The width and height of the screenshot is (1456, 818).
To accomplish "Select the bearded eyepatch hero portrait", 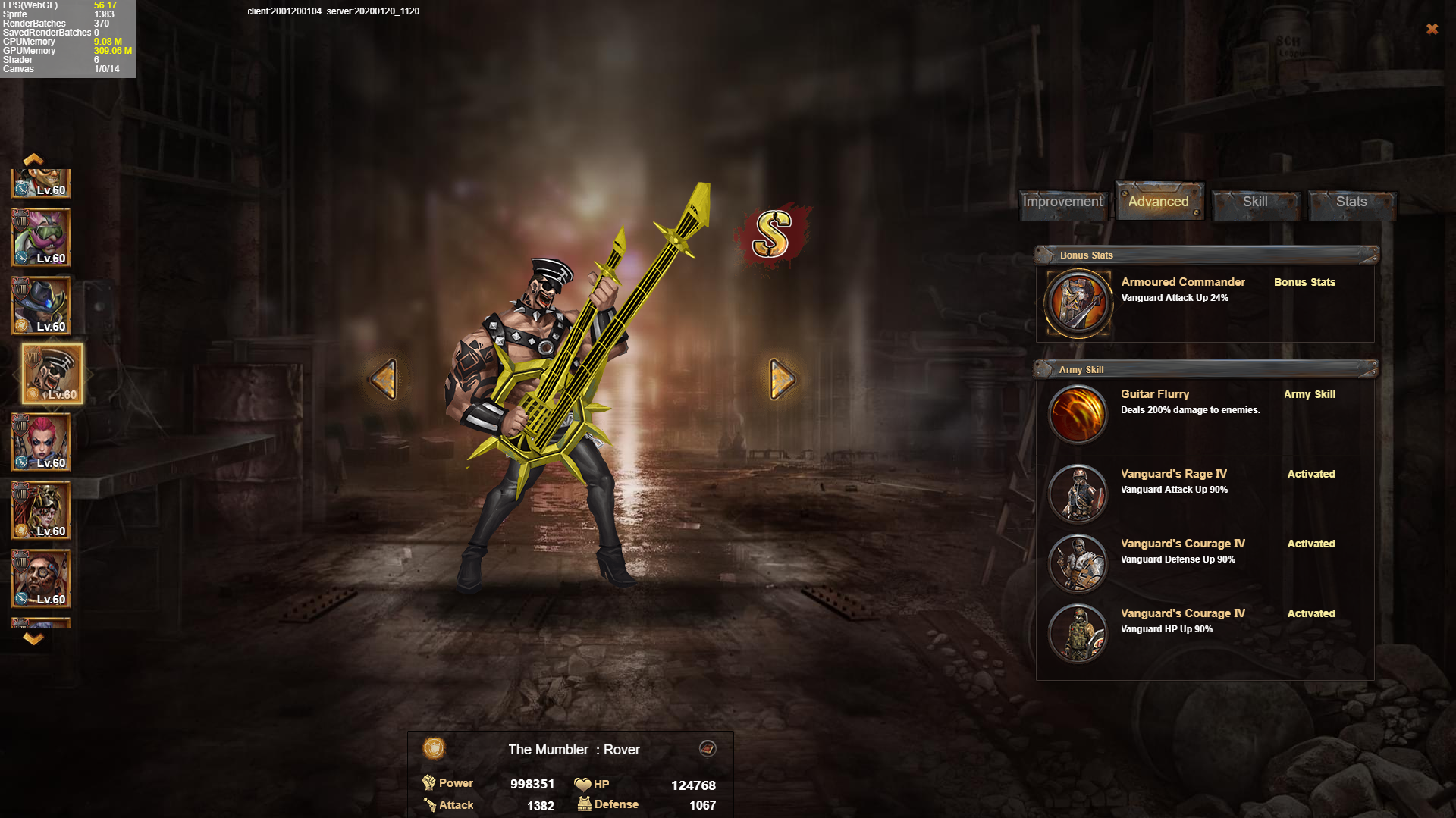I will [41, 578].
